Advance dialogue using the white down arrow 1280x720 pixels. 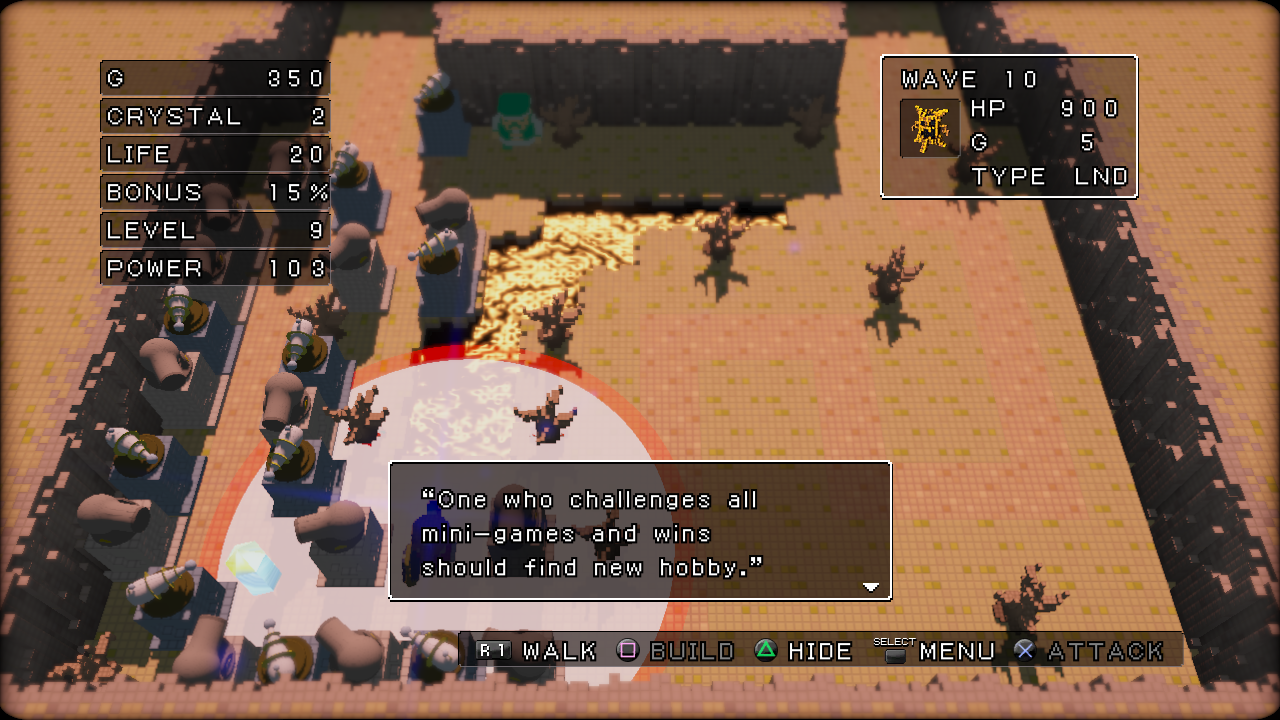tap(871, 587)
